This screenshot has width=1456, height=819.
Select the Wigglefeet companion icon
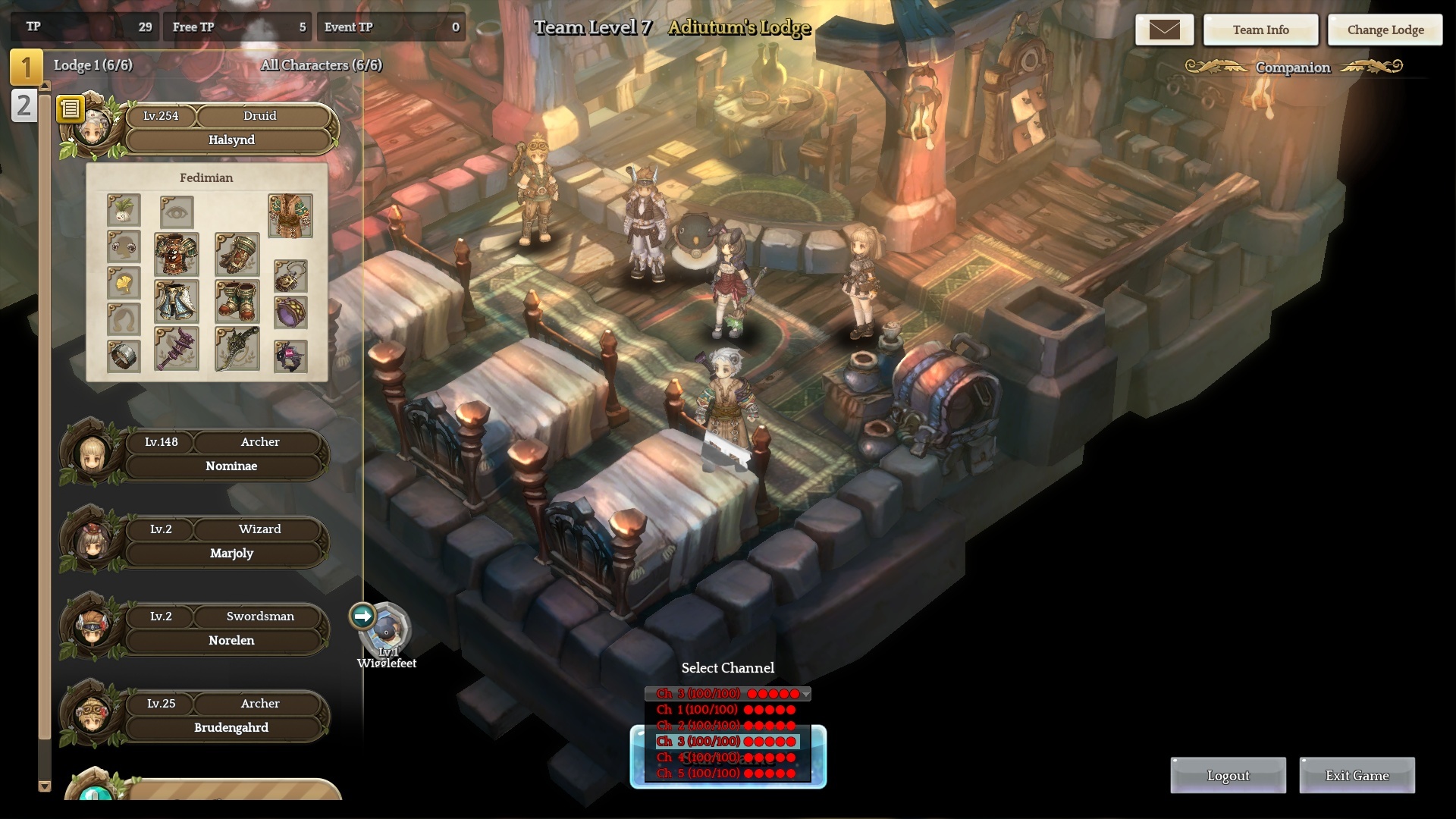point(387,628)
